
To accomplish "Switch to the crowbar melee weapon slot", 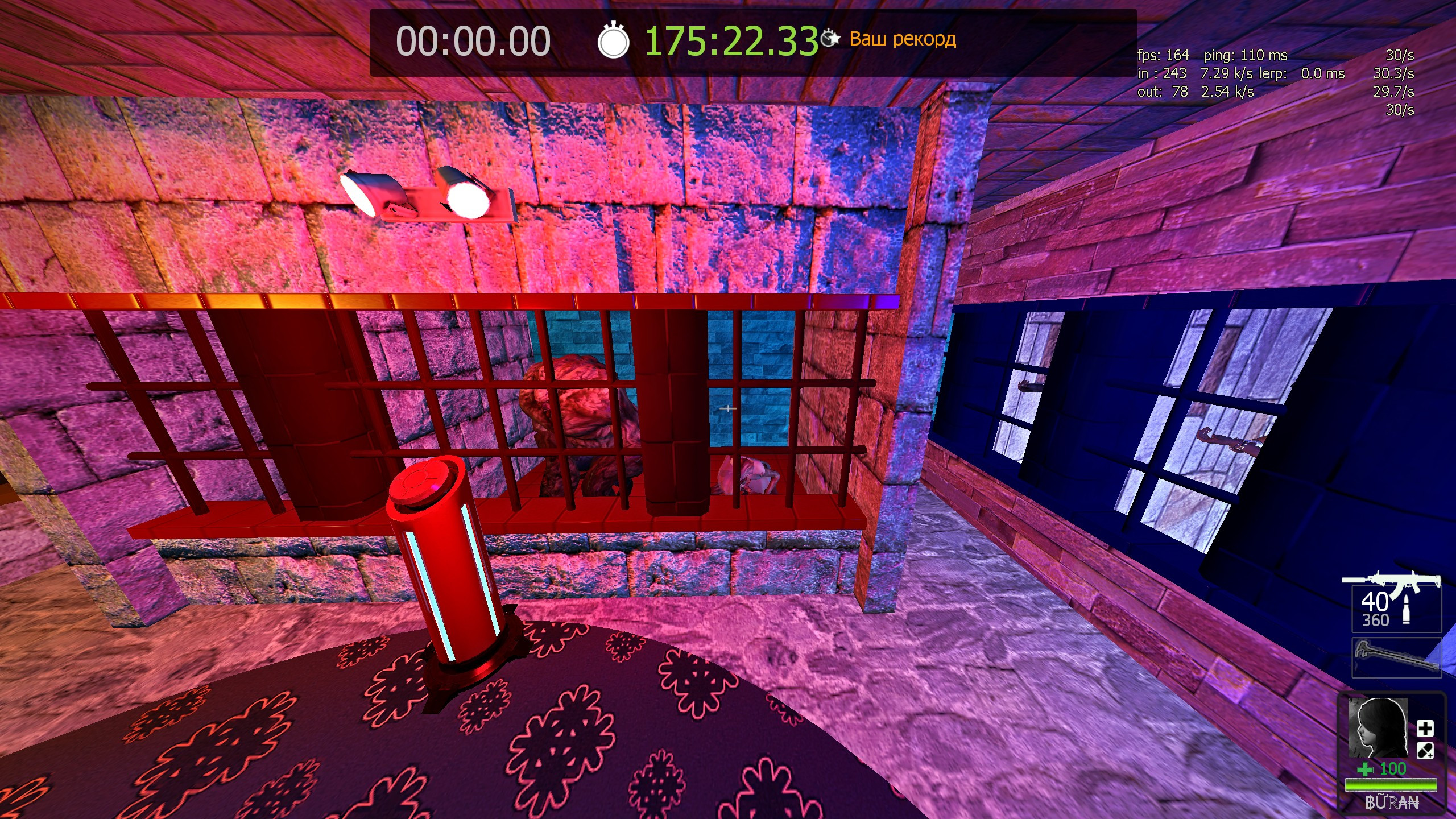I will coord(1396,658).
